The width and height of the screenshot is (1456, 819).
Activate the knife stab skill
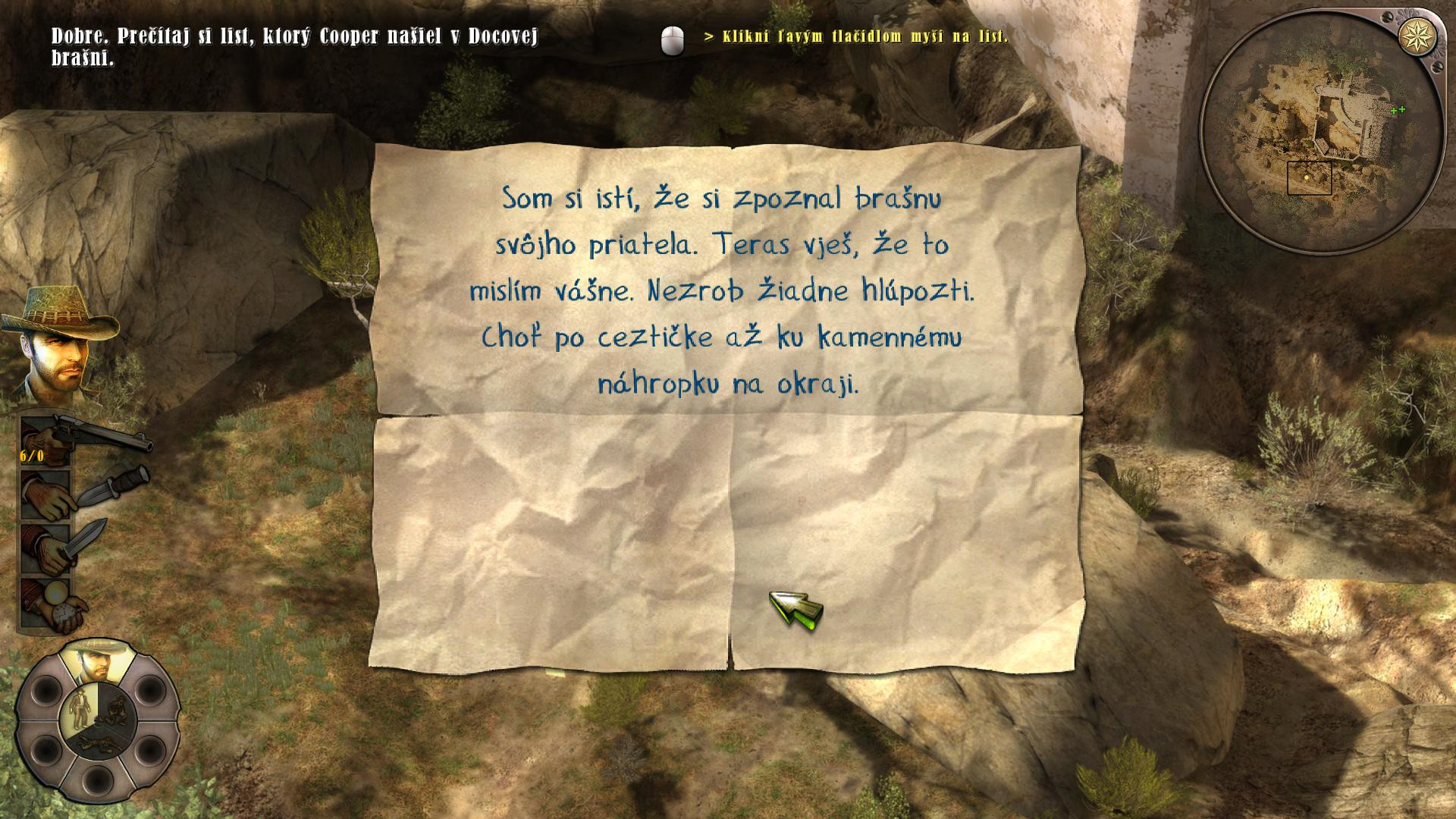pos(47,548)
